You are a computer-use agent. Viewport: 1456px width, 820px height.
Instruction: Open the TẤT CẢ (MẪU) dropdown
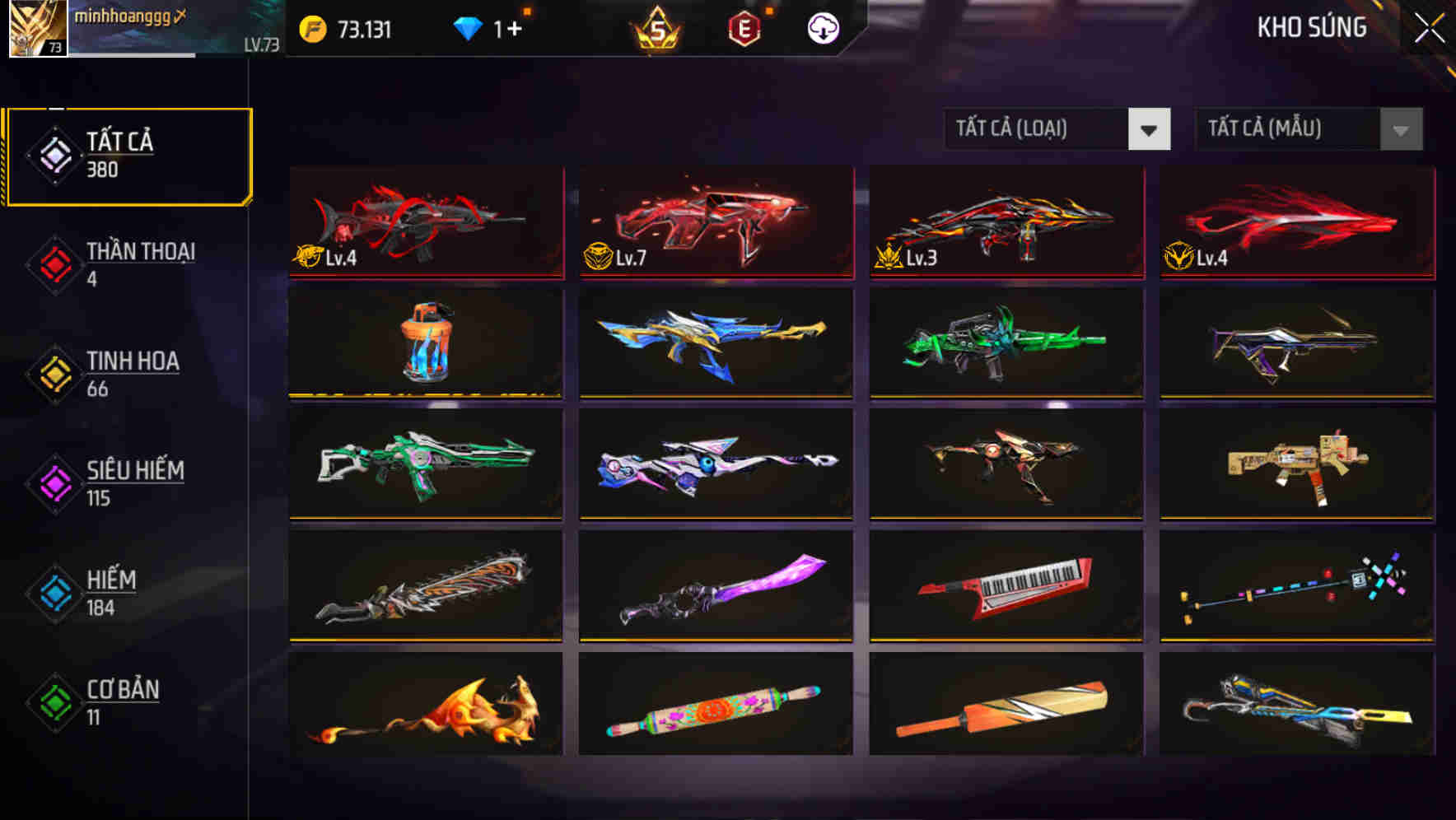click(x=1308, y=129)
